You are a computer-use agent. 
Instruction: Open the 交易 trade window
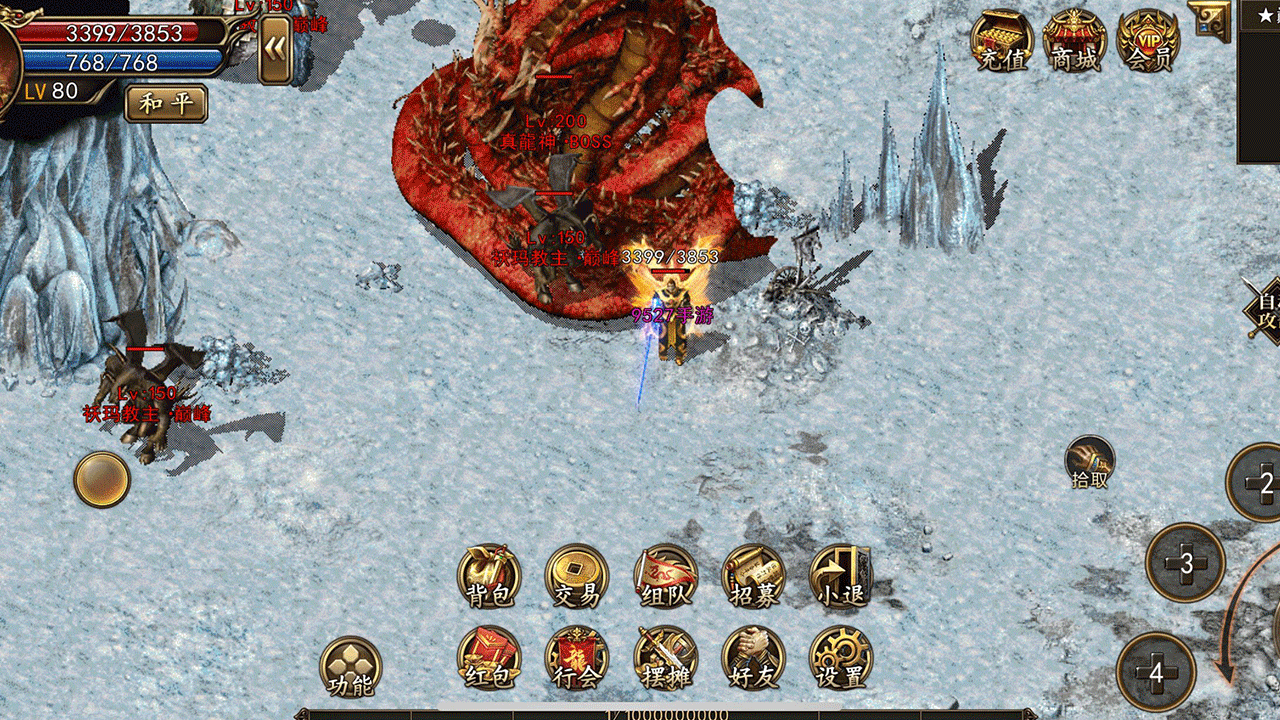(577, 577)
